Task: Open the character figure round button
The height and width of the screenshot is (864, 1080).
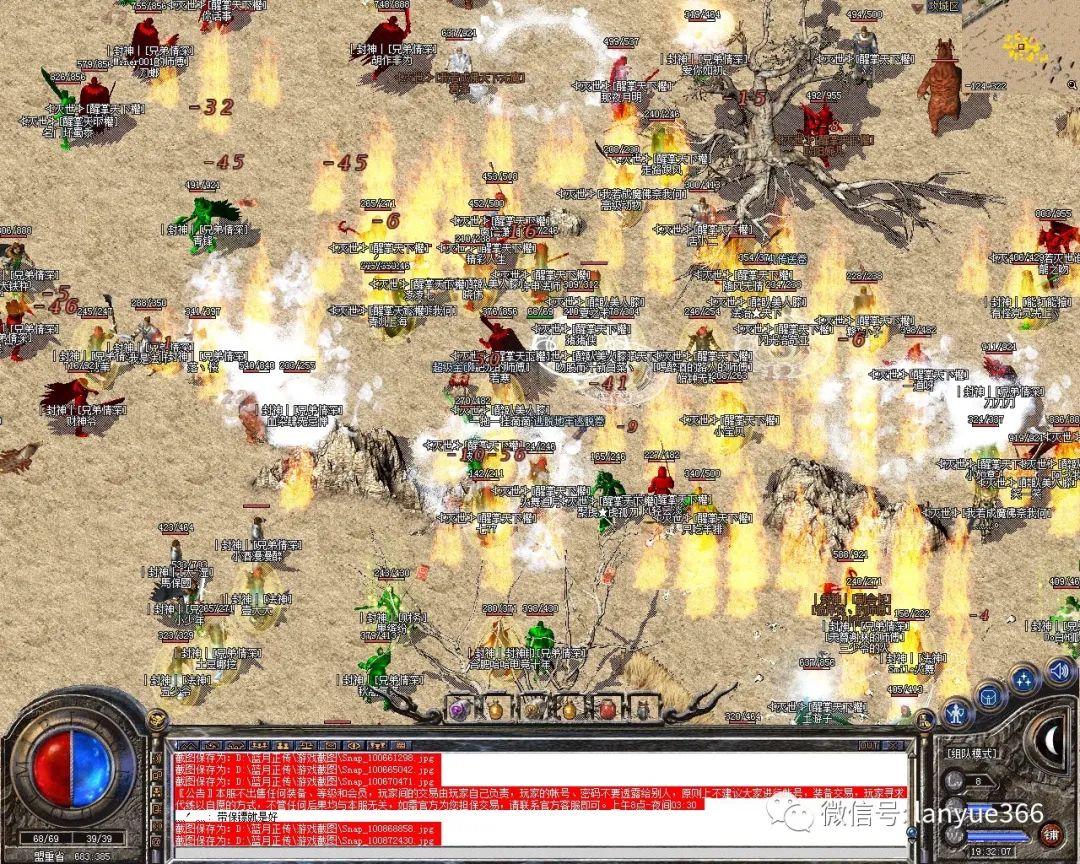Action: point(957,713)
